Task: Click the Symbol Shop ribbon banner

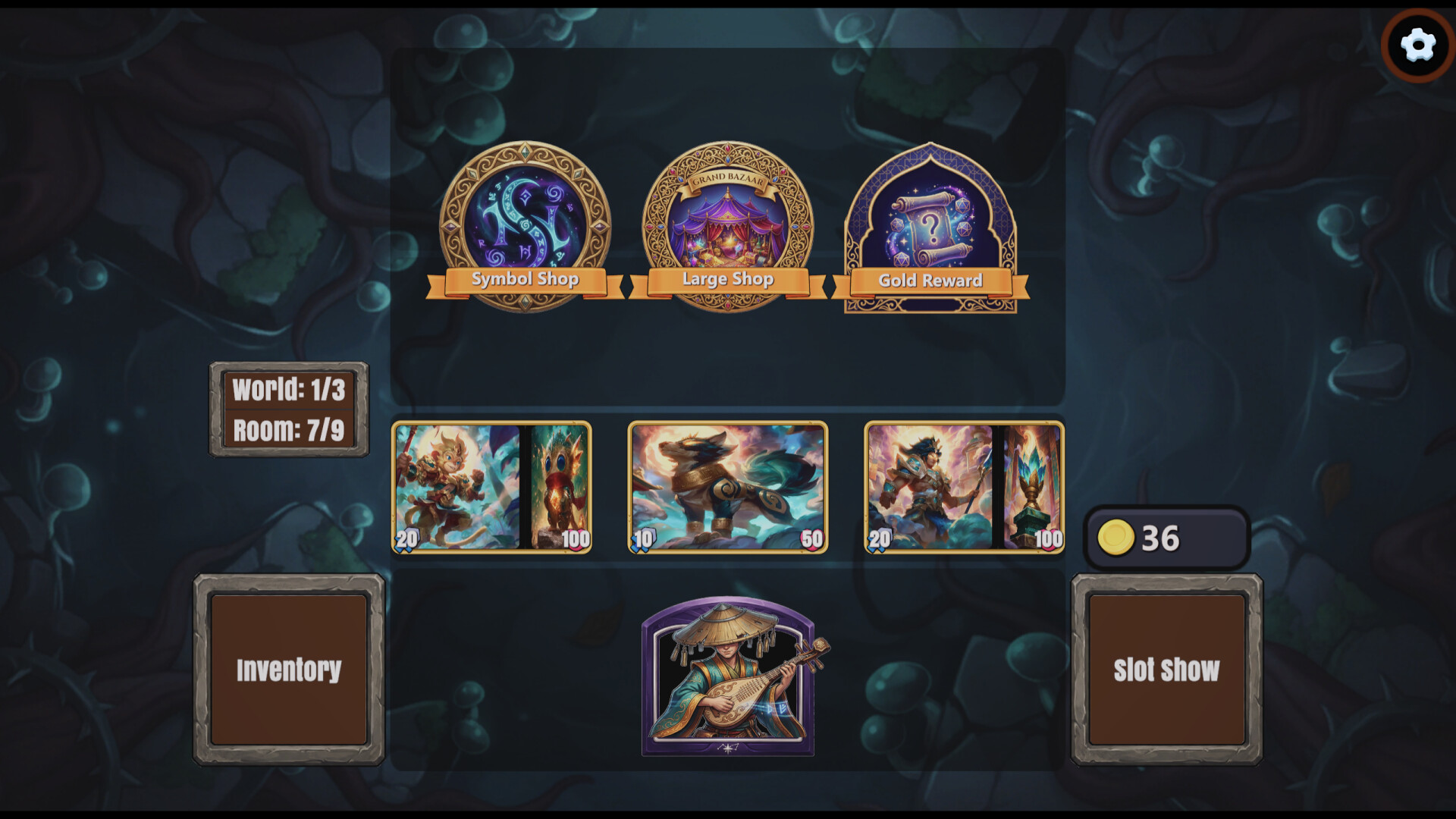Action: [525, 279]
